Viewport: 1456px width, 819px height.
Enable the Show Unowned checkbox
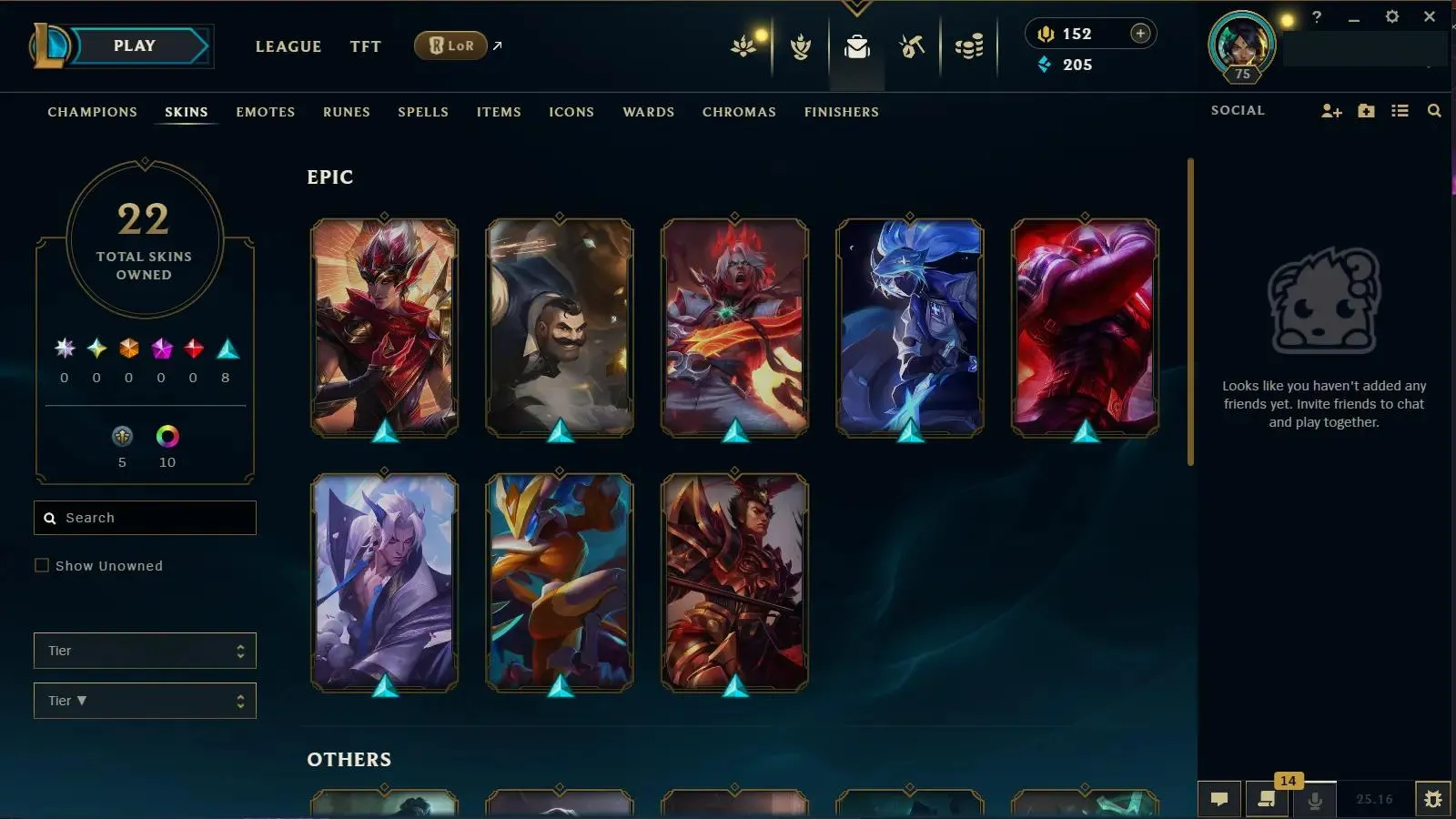(x=42, y=565)
